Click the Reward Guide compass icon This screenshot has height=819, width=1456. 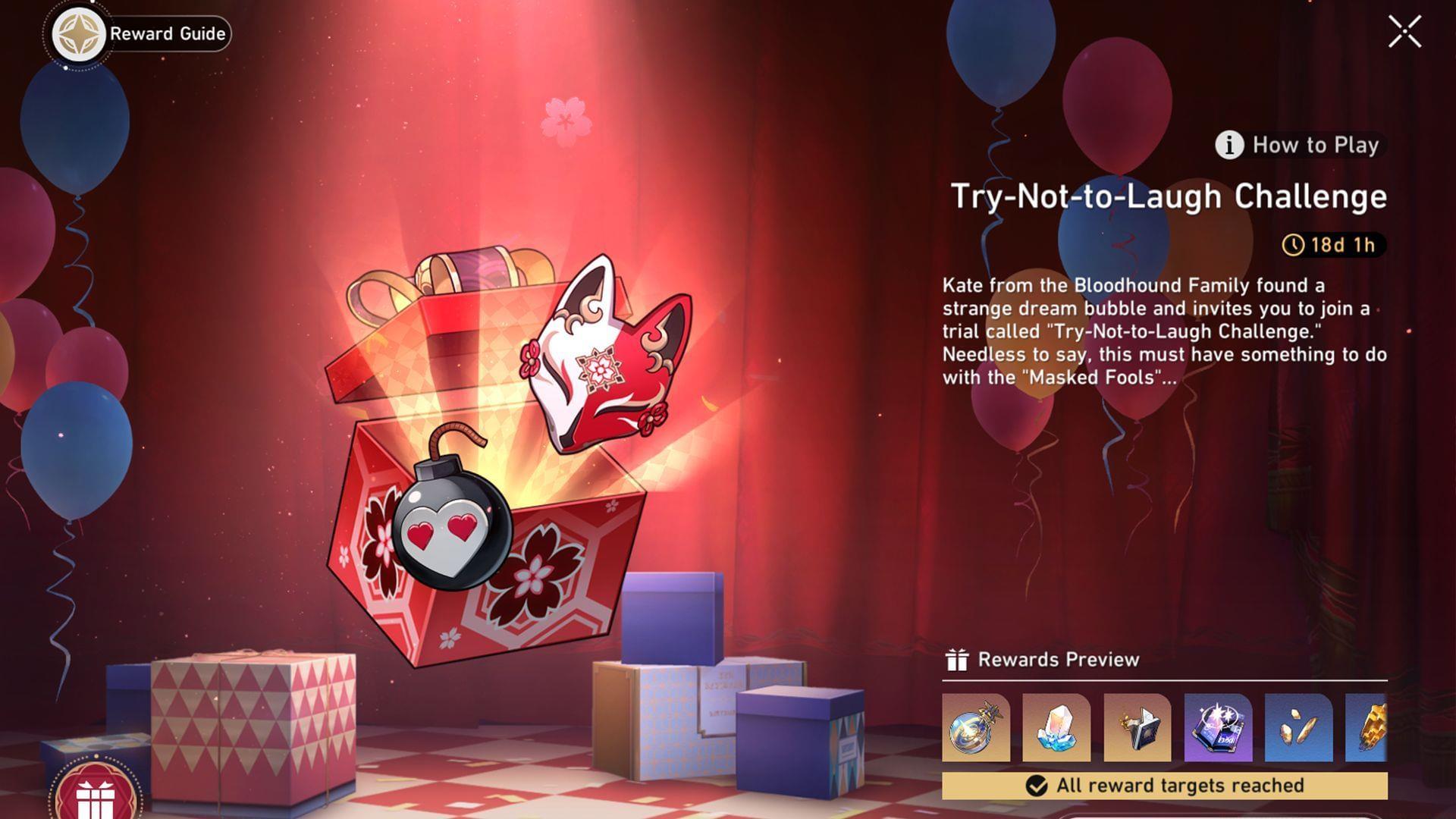[x=78, y=33]
